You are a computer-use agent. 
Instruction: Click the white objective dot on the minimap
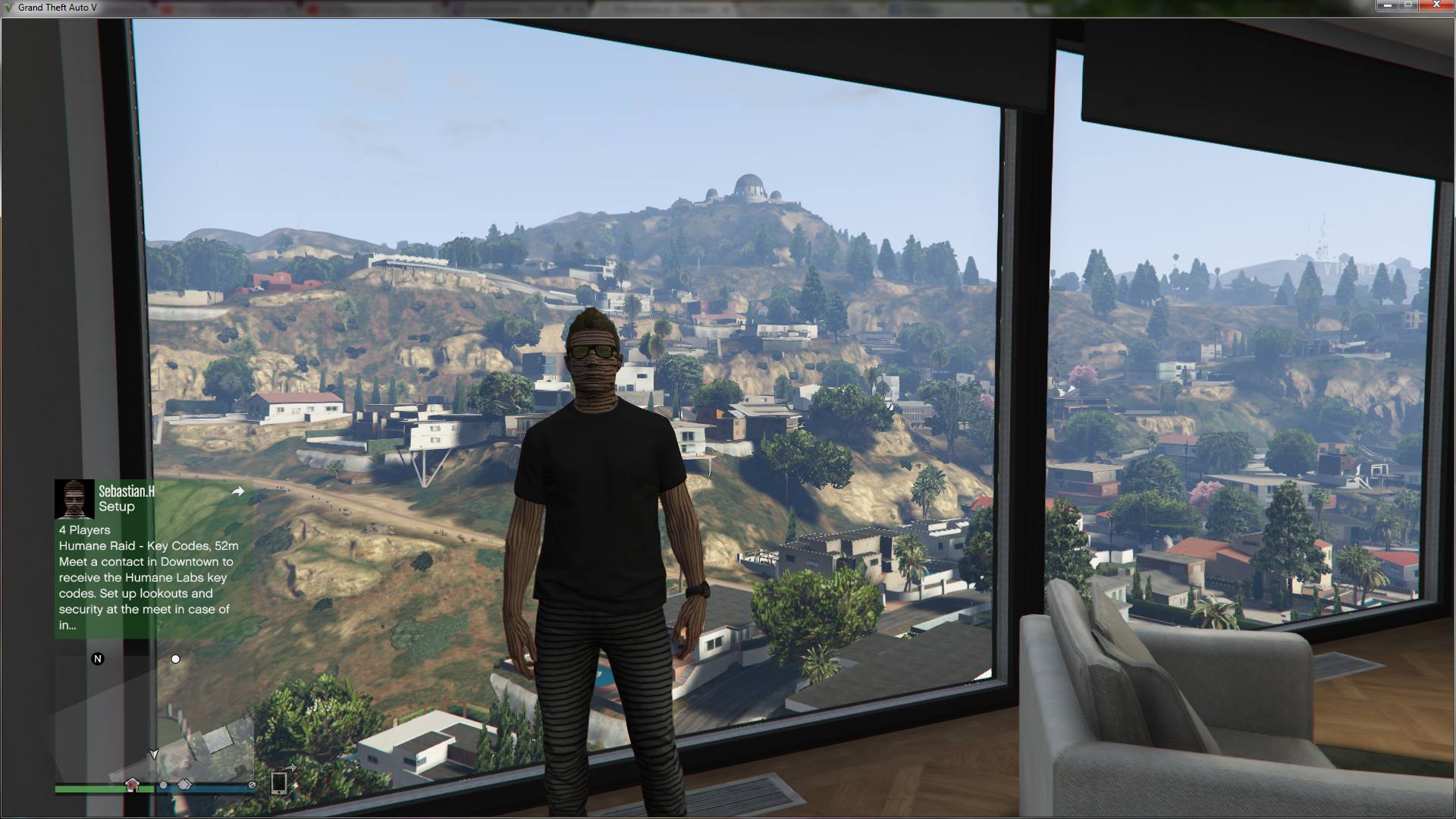(176, 659)
